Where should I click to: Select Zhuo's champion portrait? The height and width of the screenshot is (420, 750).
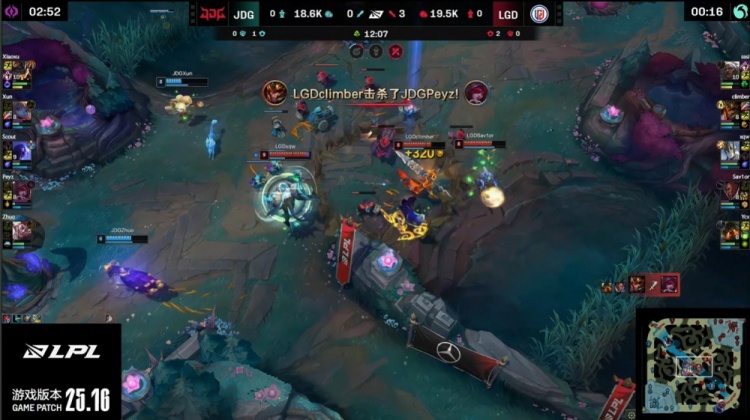[x=22, y=228]
